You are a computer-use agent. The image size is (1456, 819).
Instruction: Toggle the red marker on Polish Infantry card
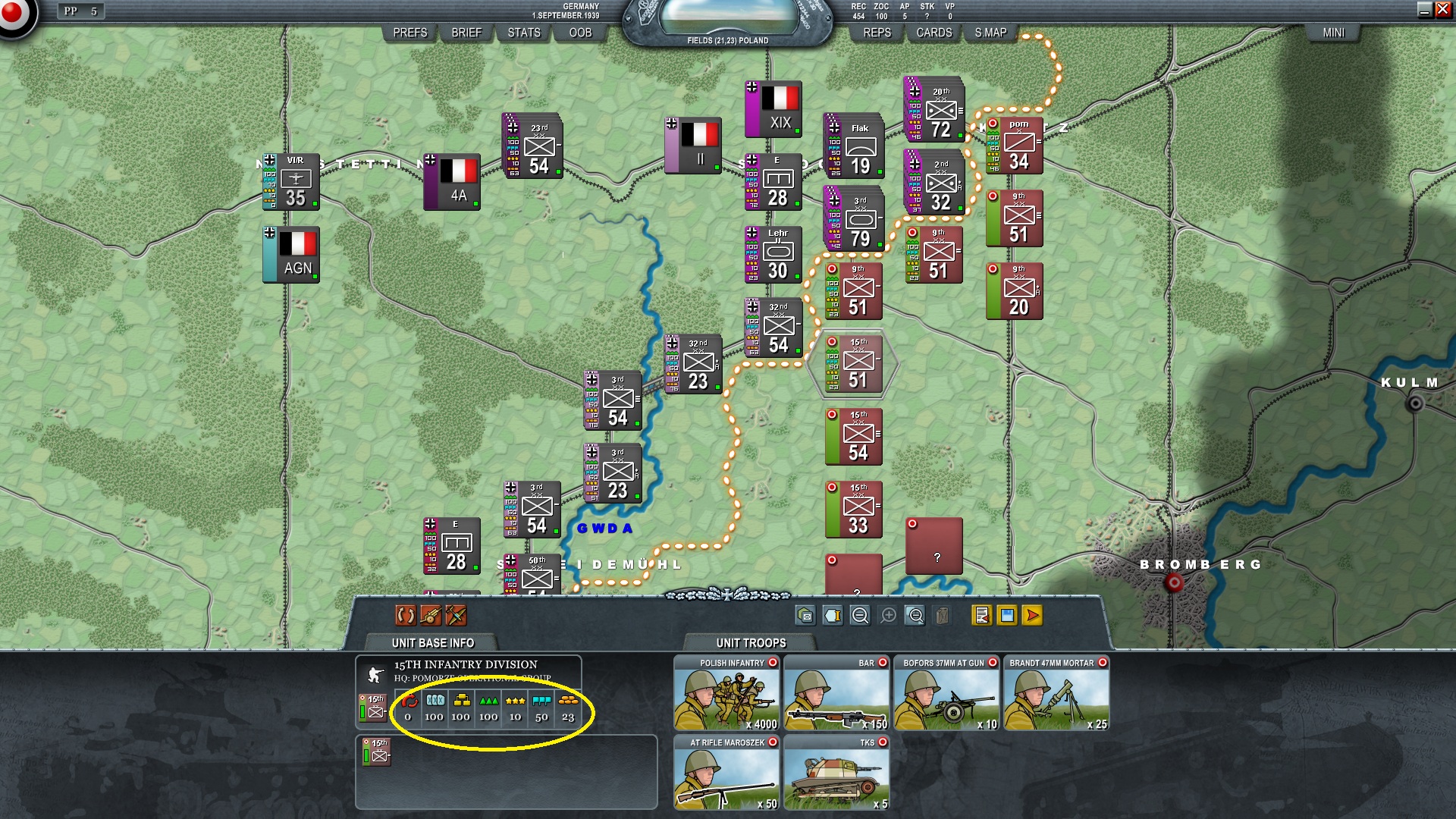tap(773, 662)
